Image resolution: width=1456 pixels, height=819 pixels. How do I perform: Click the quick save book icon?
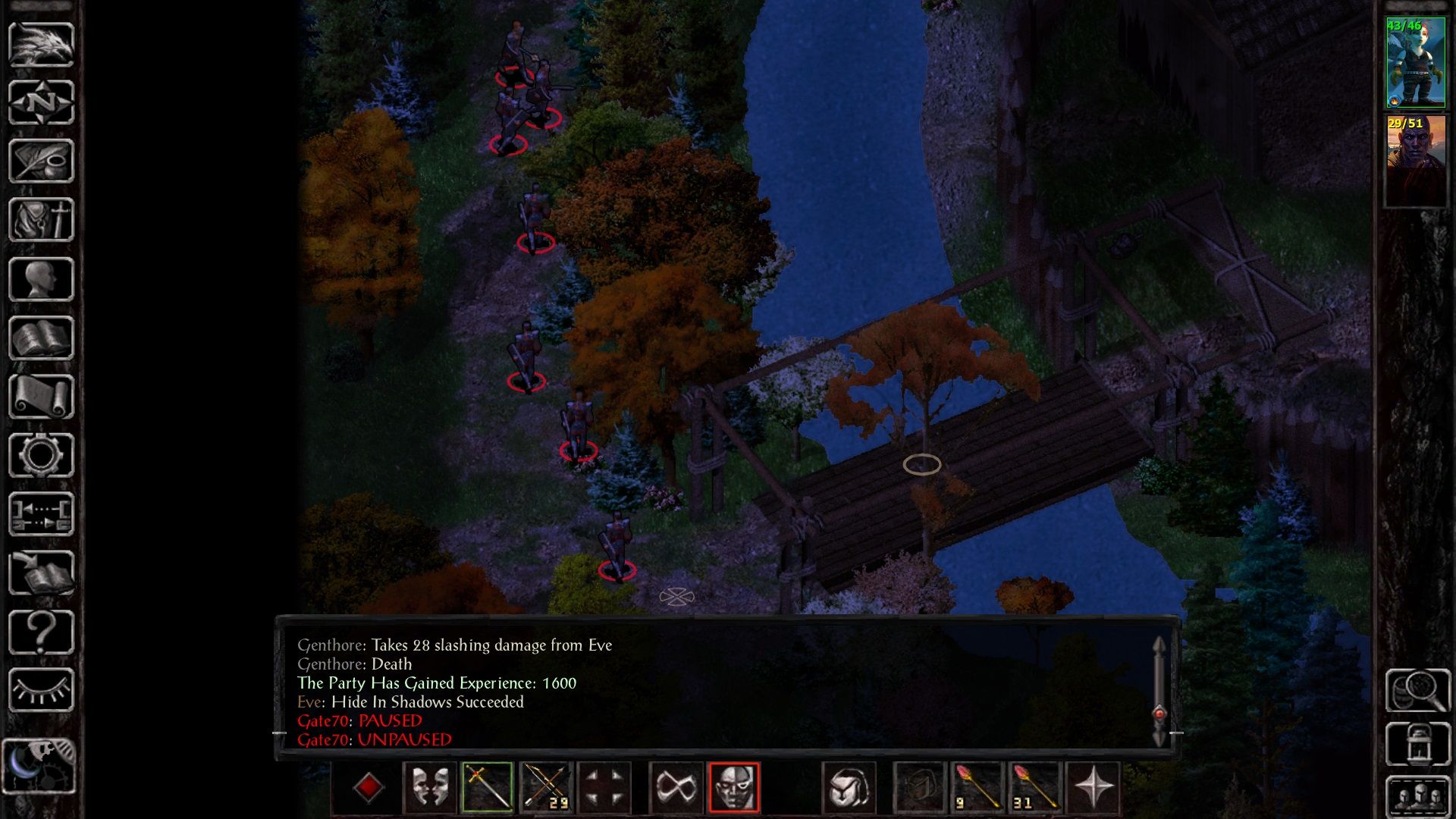(x=41, y=573)
